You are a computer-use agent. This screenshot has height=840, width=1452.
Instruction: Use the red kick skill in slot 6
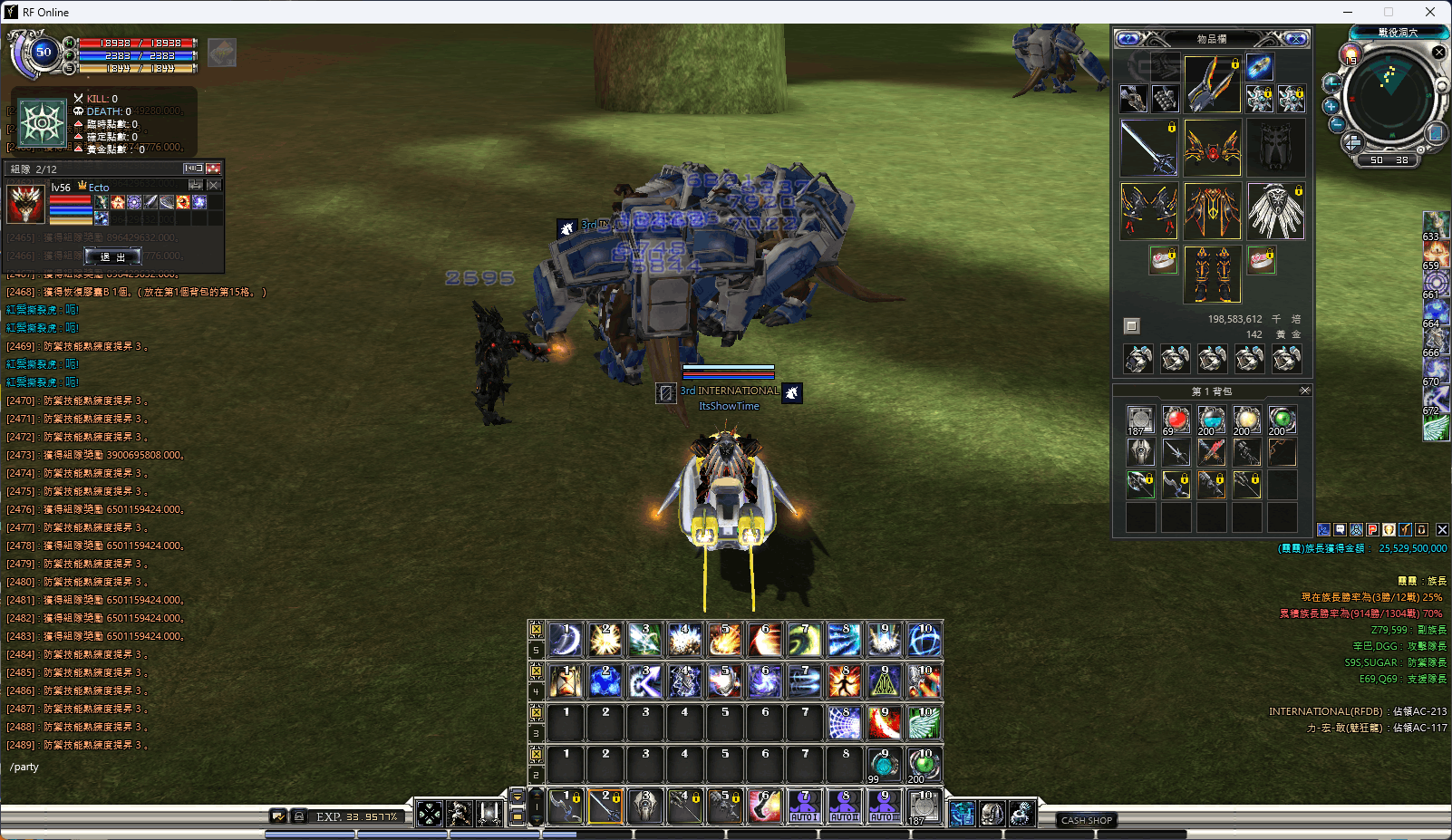pyautogui.click(x=765, y=806)
